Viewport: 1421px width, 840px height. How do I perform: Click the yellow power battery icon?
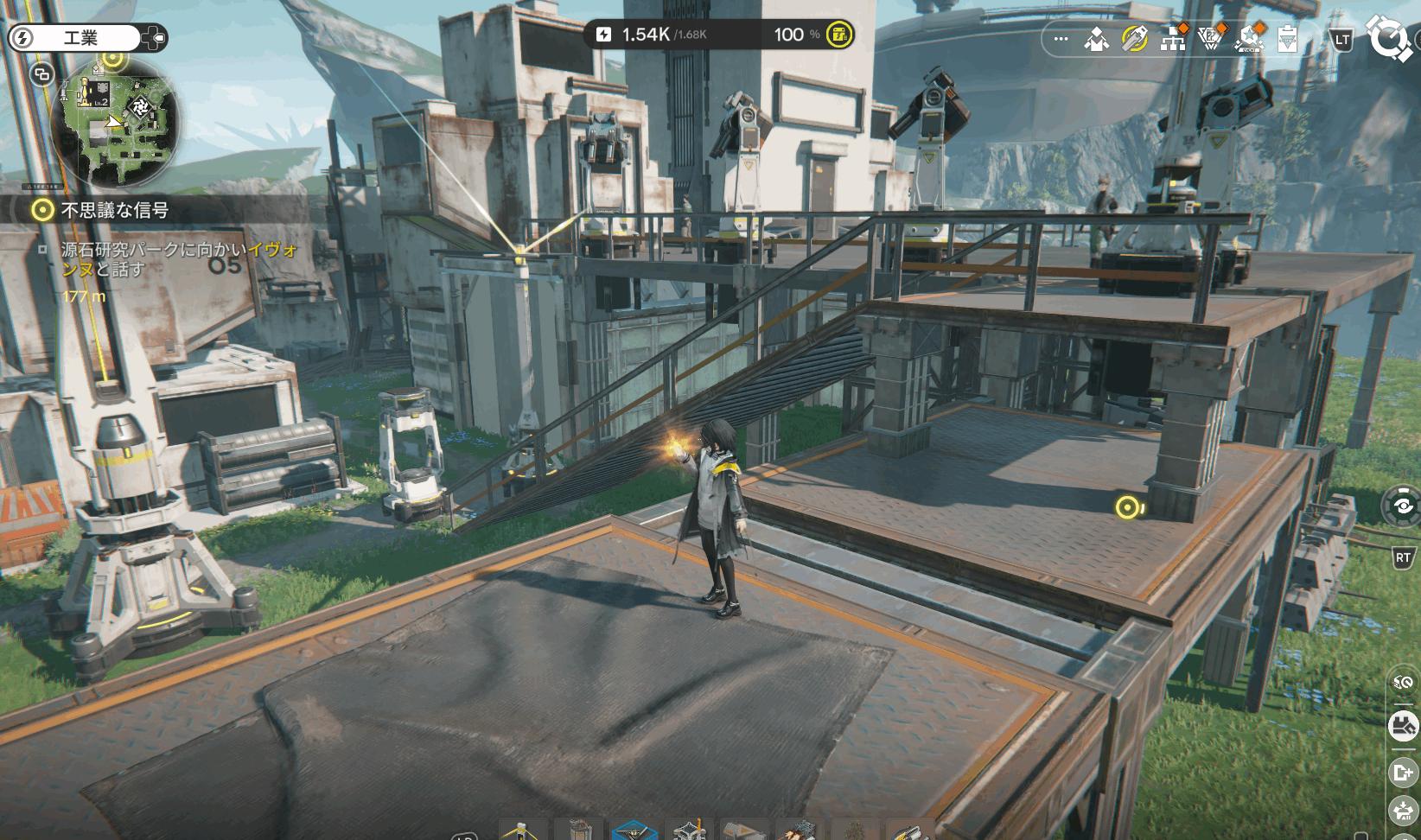pyautogui.click(x=838, y=35)
